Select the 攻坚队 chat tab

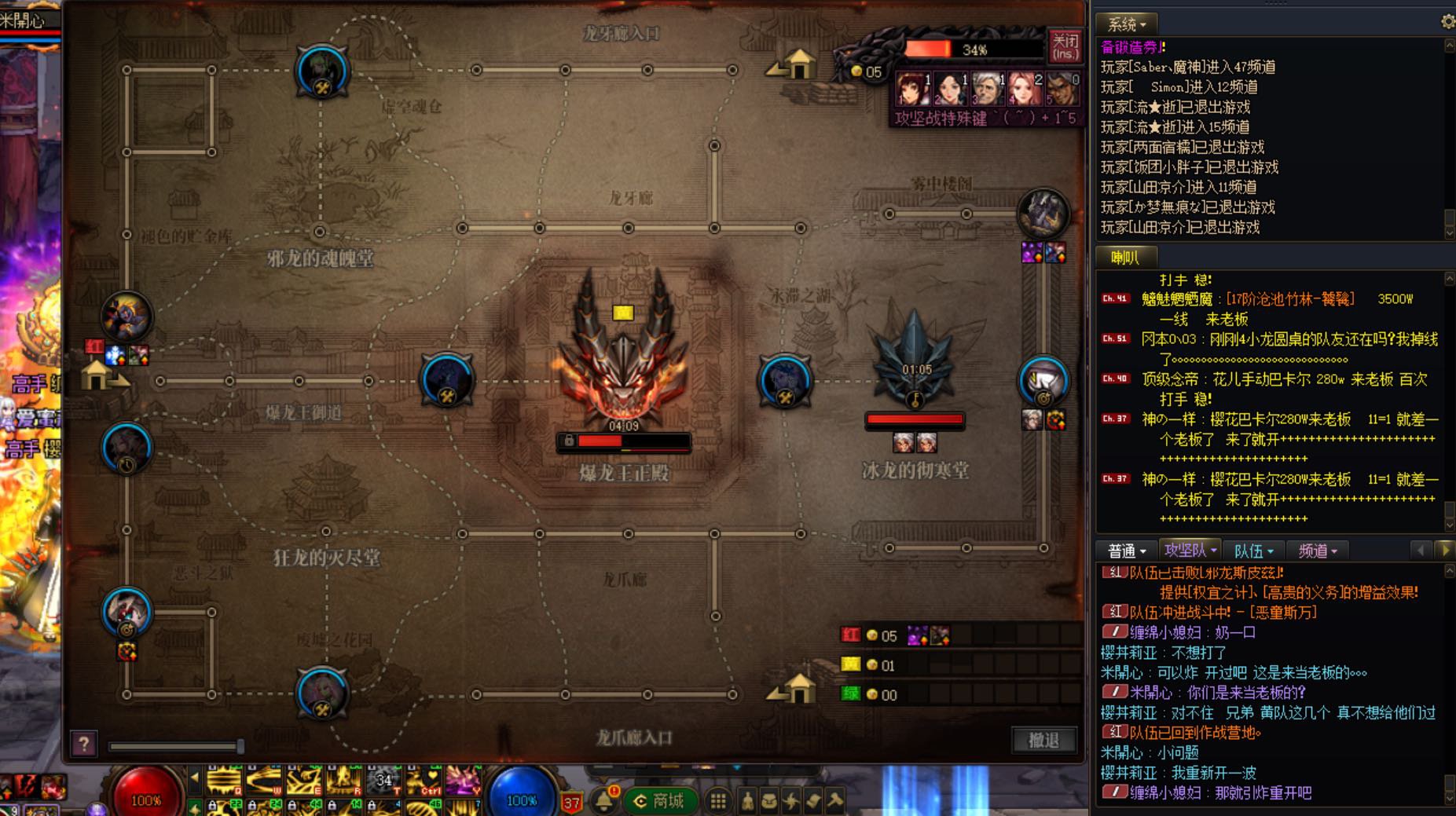tap(1190, 551)
